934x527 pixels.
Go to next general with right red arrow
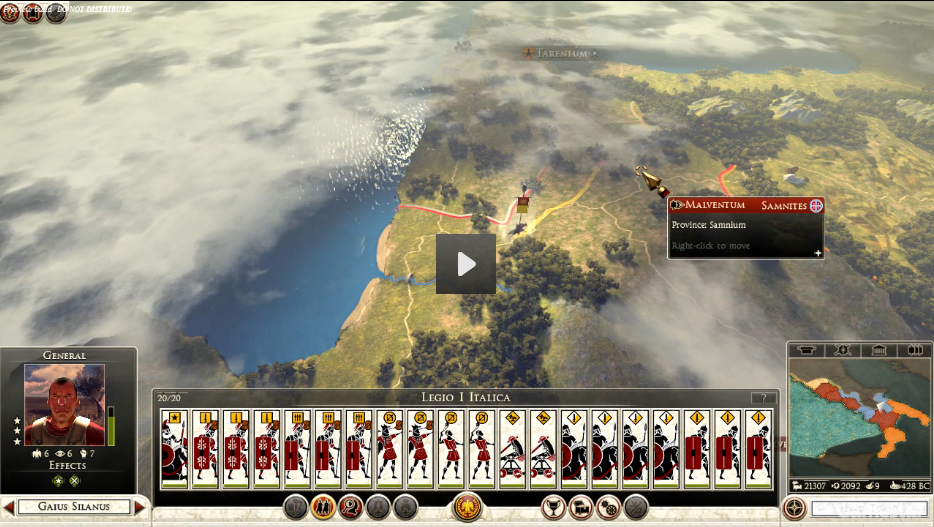[x=139, y=507]
